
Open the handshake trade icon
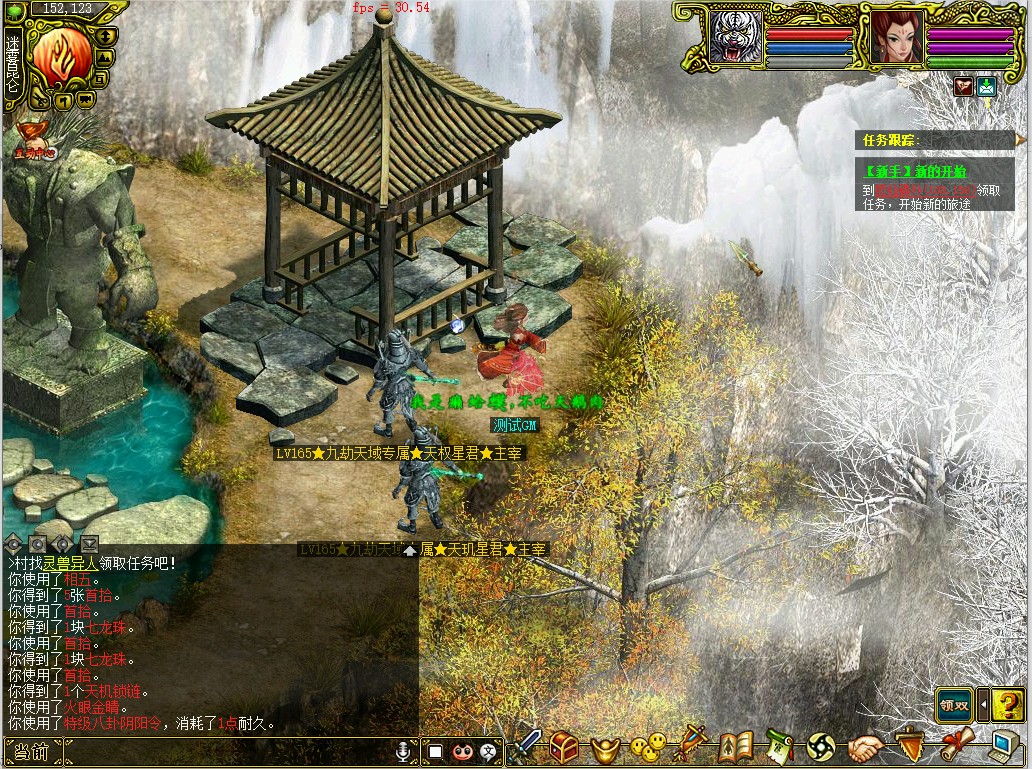(866, 746)
